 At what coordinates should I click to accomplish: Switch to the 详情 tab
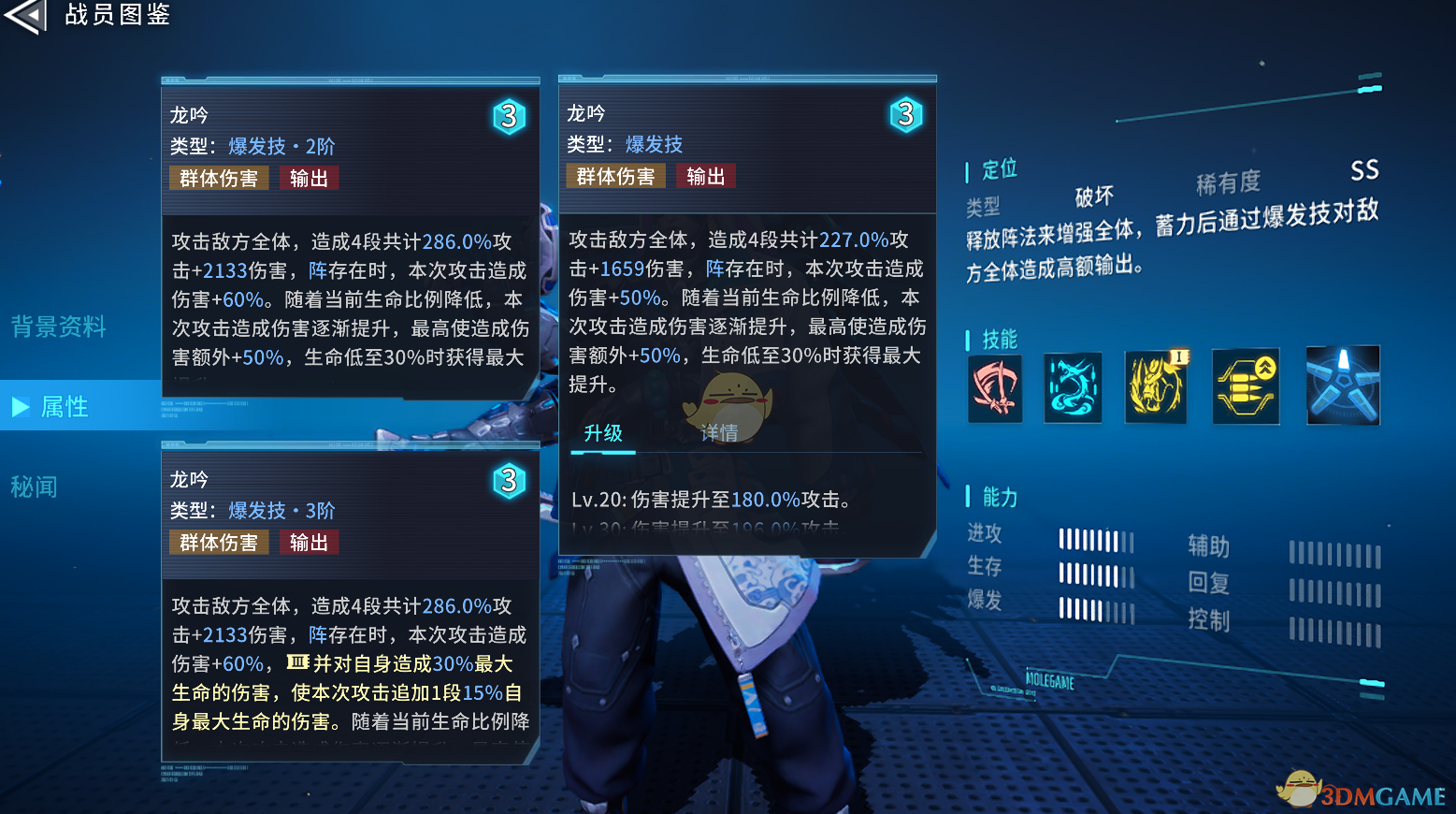click(x=722, y=433)
